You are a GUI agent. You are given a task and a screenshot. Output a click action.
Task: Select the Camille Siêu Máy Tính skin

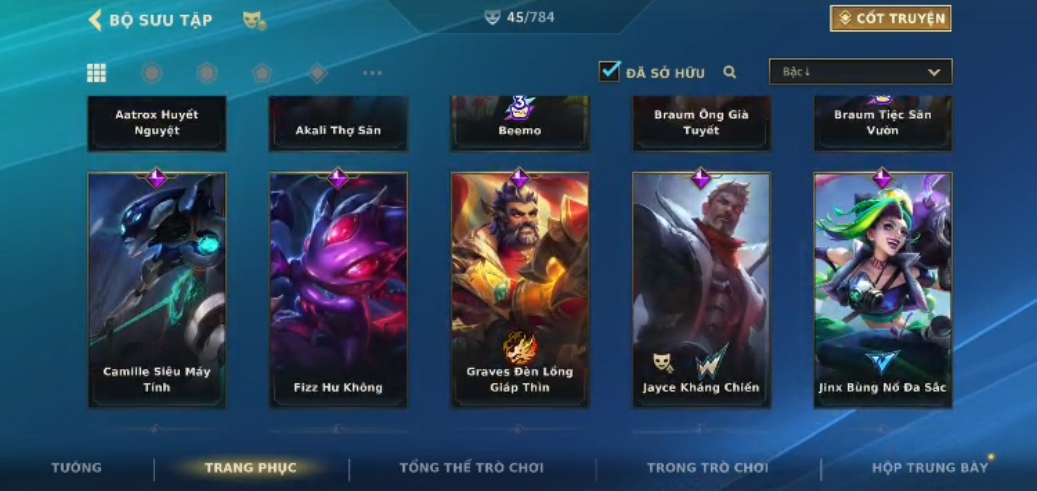pyautogui.click(x=156, y=290)
